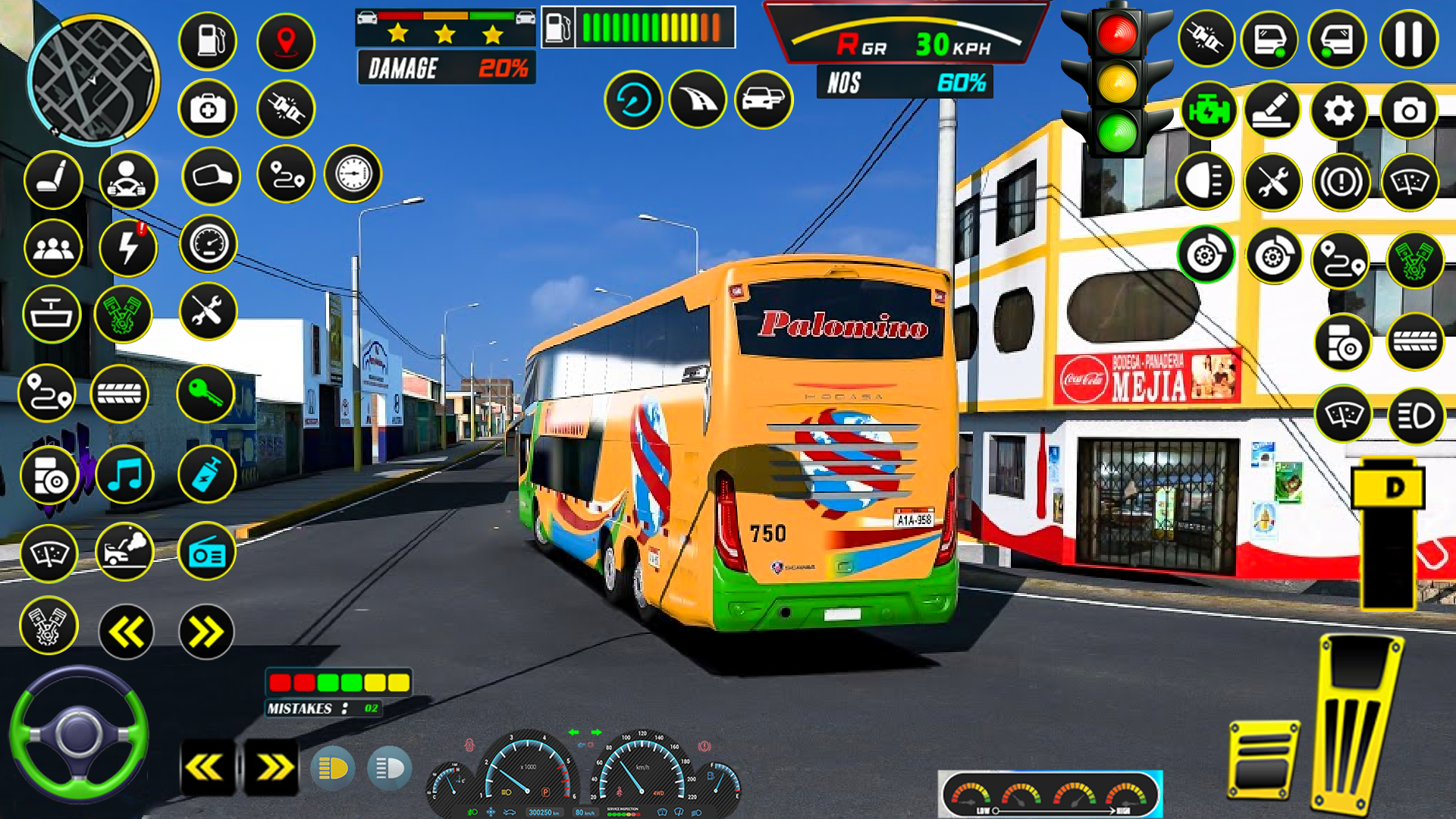Open the fuel pump station icon

(x=207, y=42)
